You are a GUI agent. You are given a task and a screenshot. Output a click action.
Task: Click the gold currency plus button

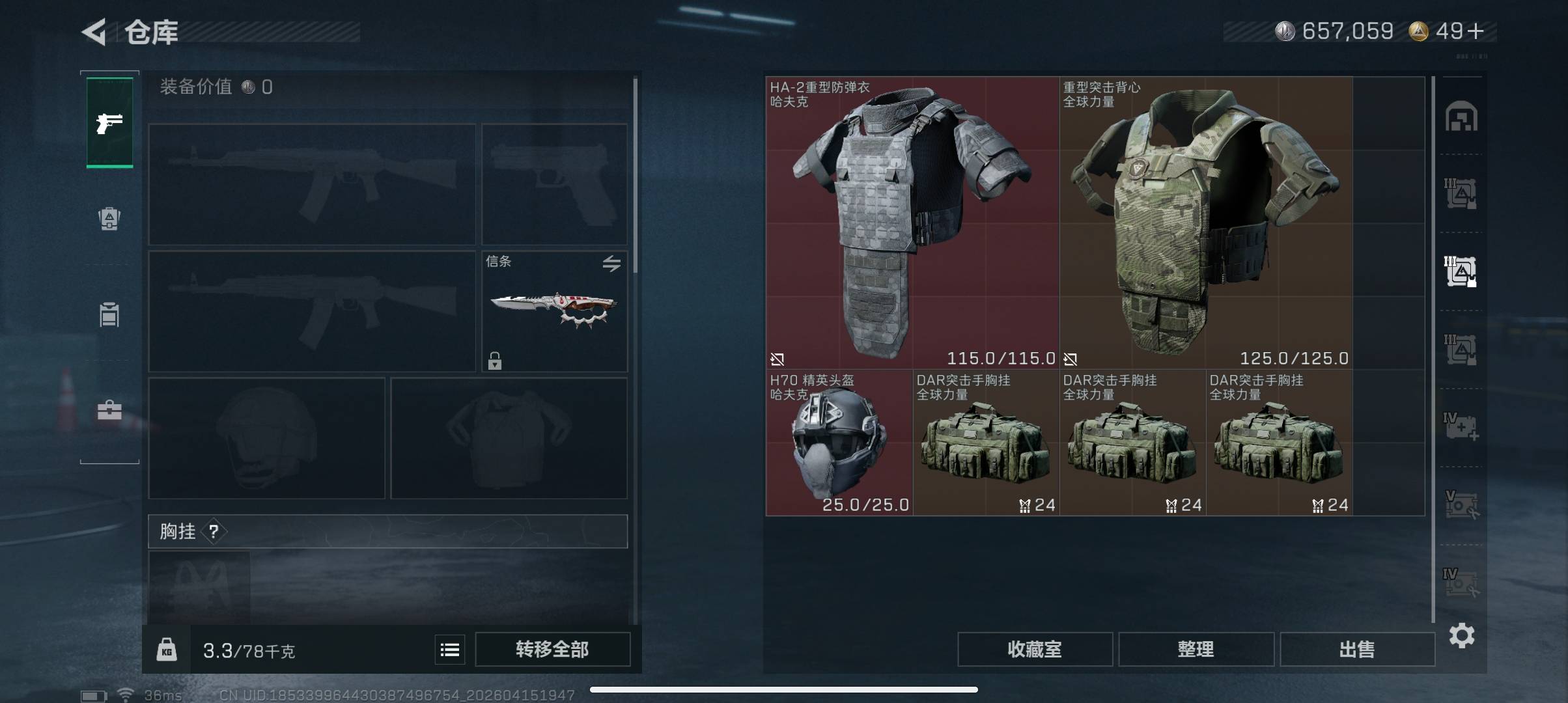tap(1476, 31)
